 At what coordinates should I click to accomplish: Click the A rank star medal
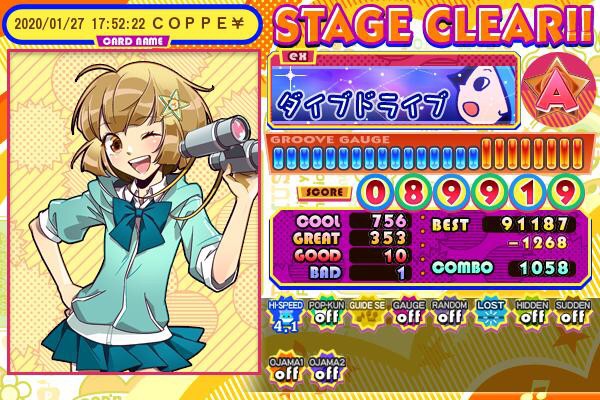click(x=558, y=88)
